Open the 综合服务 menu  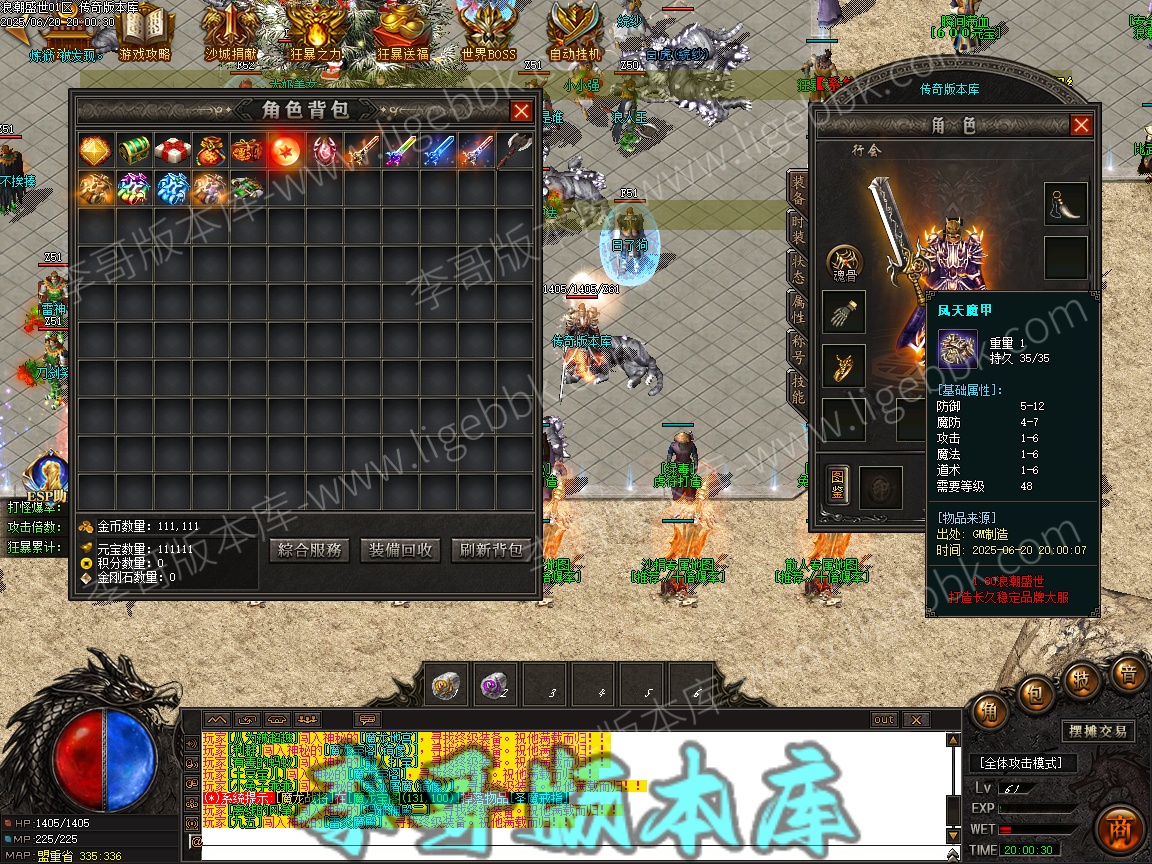310,549
